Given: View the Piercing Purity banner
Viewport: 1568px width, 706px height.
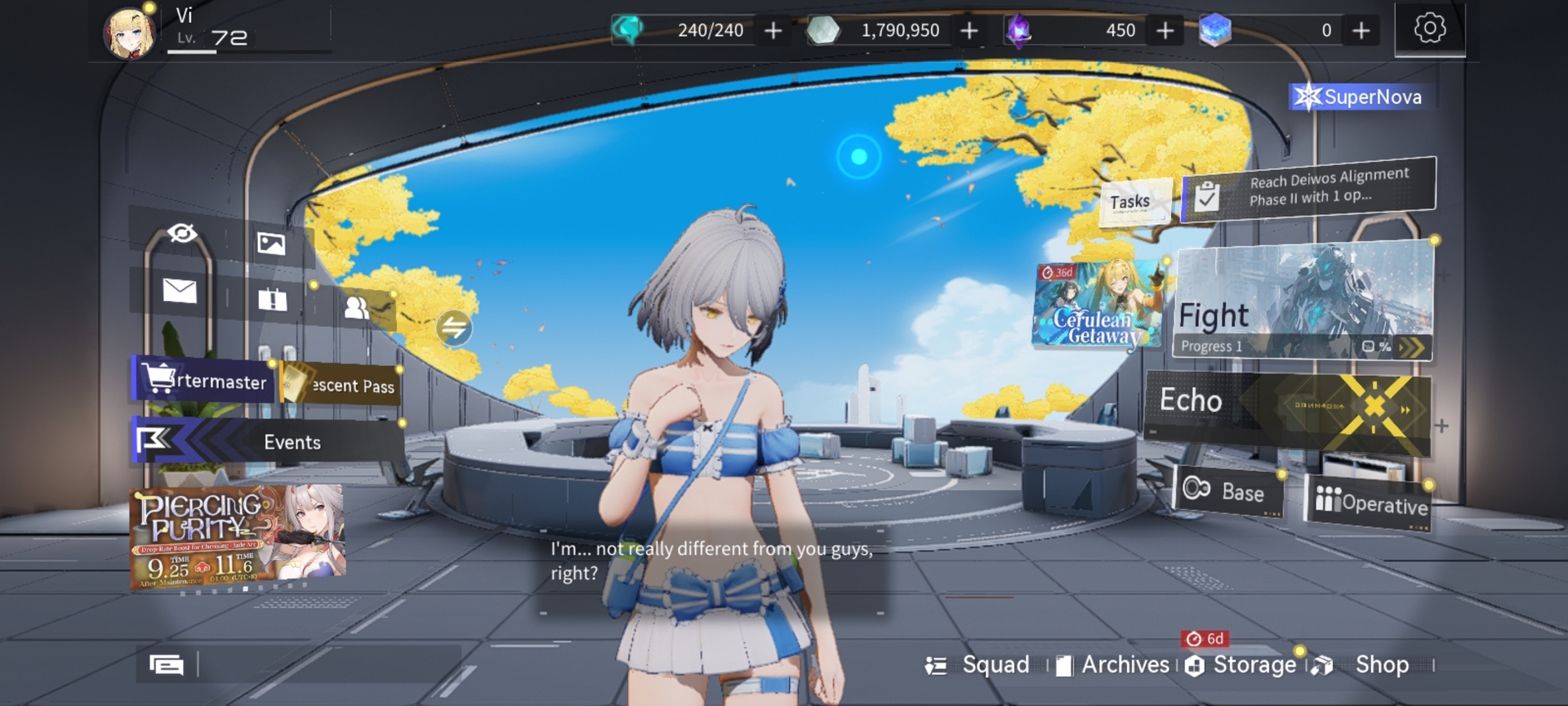Looking at the screenshot, I should (x=238, y=537).
